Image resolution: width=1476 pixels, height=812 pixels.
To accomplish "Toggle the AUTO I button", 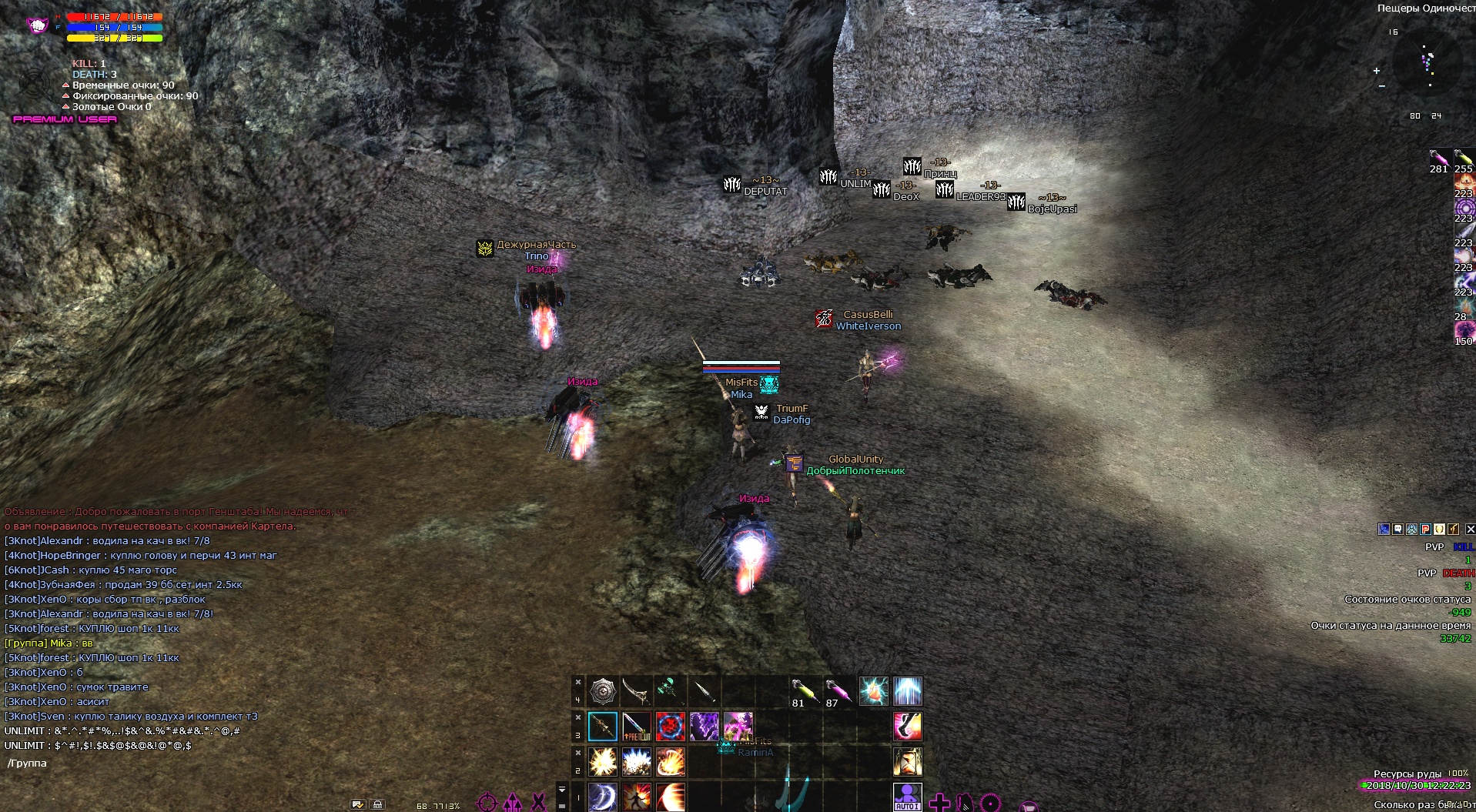I will point(907,797).
